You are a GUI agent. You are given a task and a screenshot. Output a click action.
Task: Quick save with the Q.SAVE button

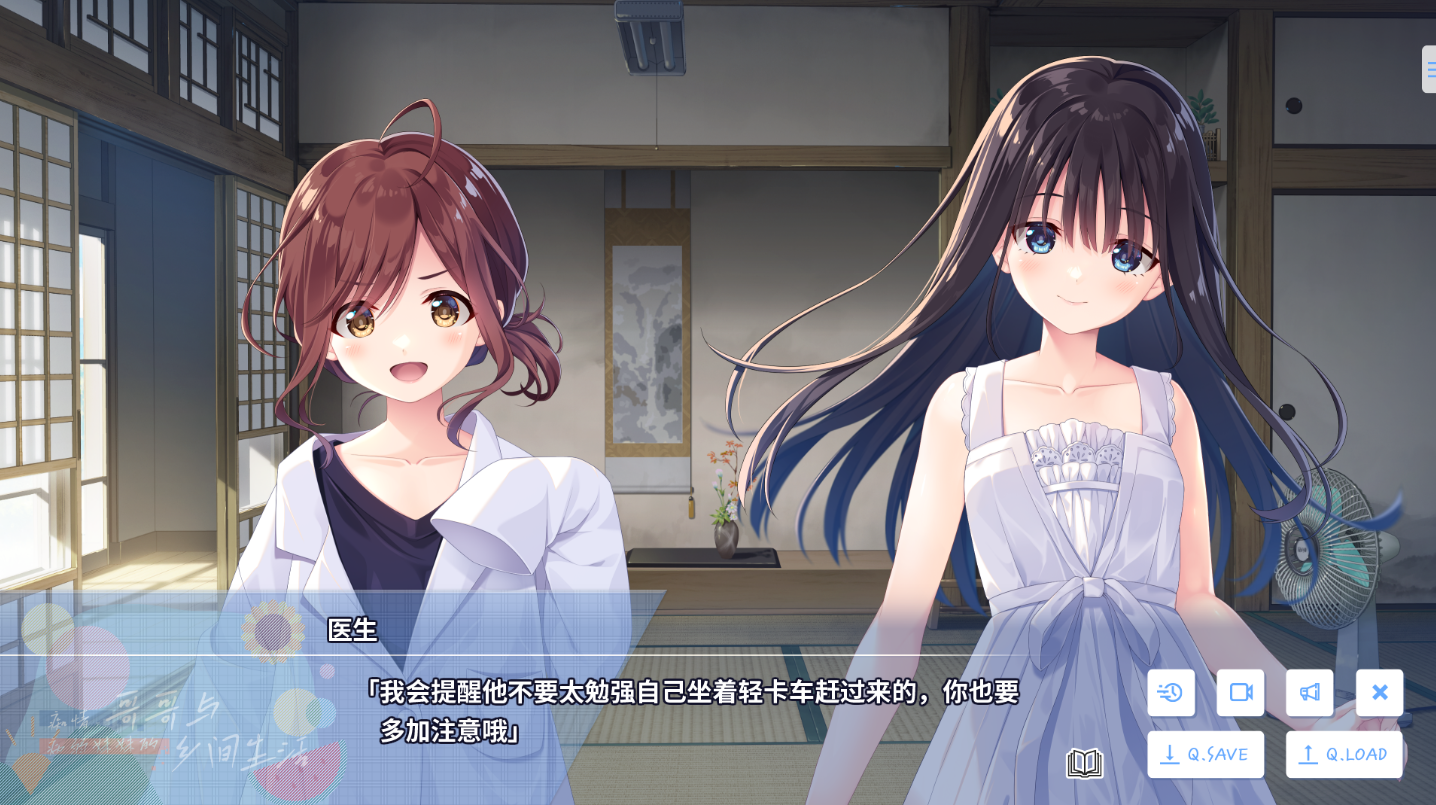1205,754
